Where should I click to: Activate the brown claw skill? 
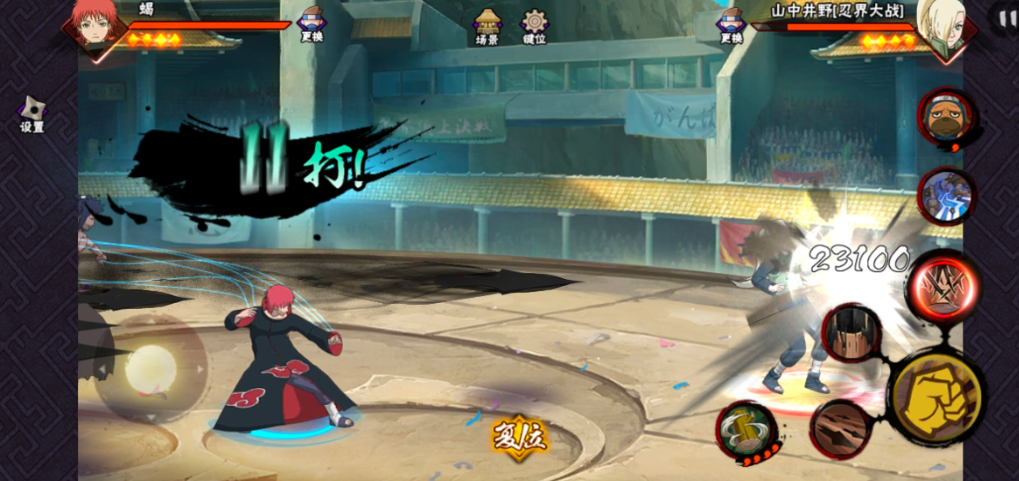(x=840, y=428)
